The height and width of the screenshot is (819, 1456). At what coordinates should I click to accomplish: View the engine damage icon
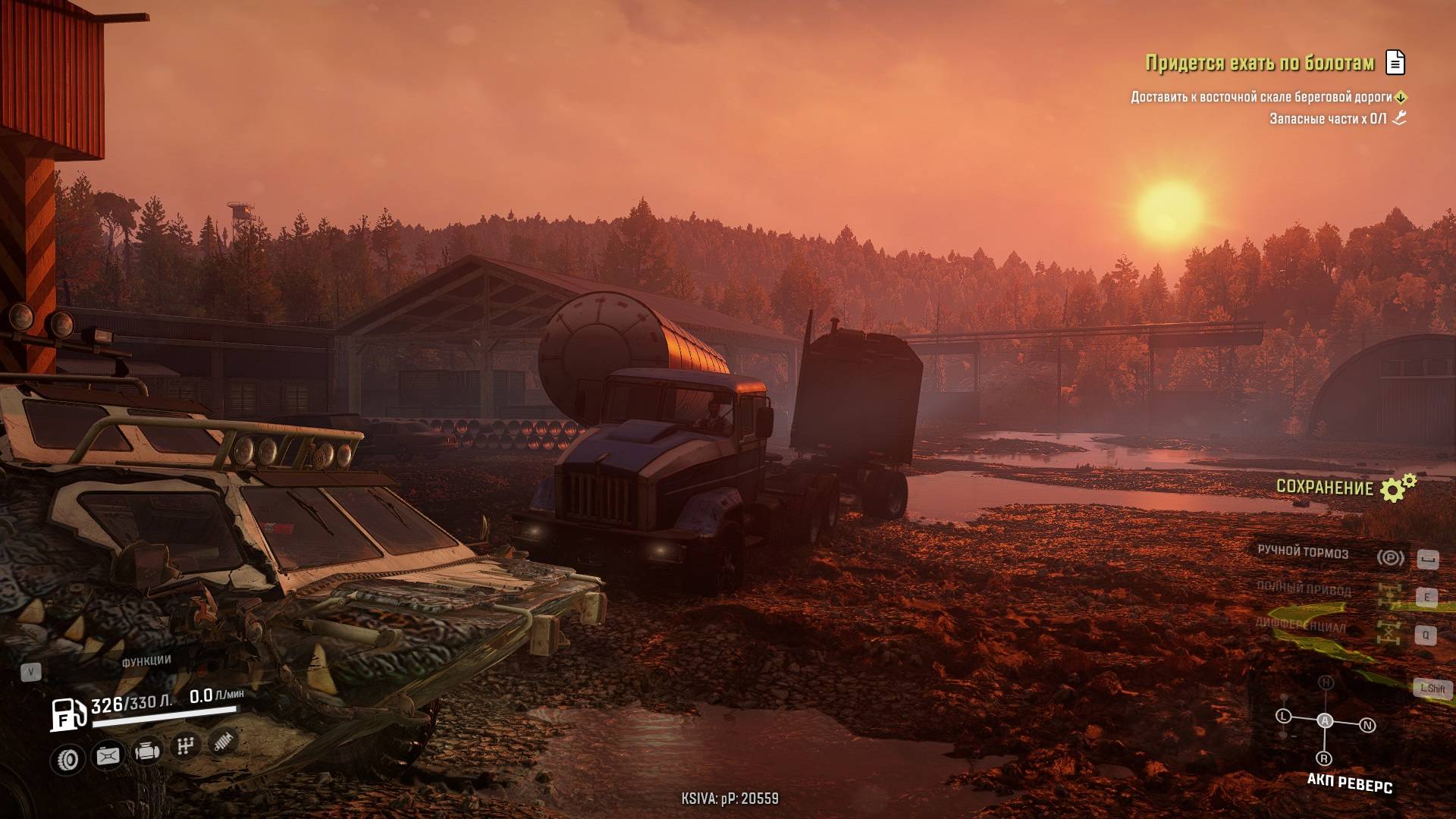click(x=146, y=752)
